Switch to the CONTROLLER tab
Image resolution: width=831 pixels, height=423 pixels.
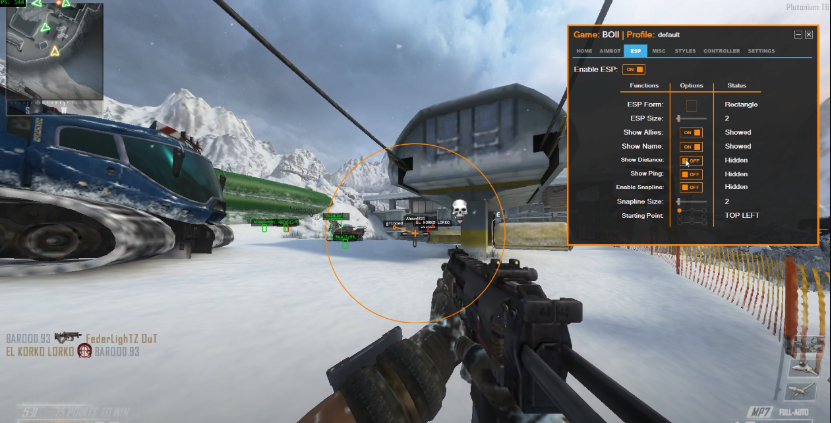click(x=721, y=50)
